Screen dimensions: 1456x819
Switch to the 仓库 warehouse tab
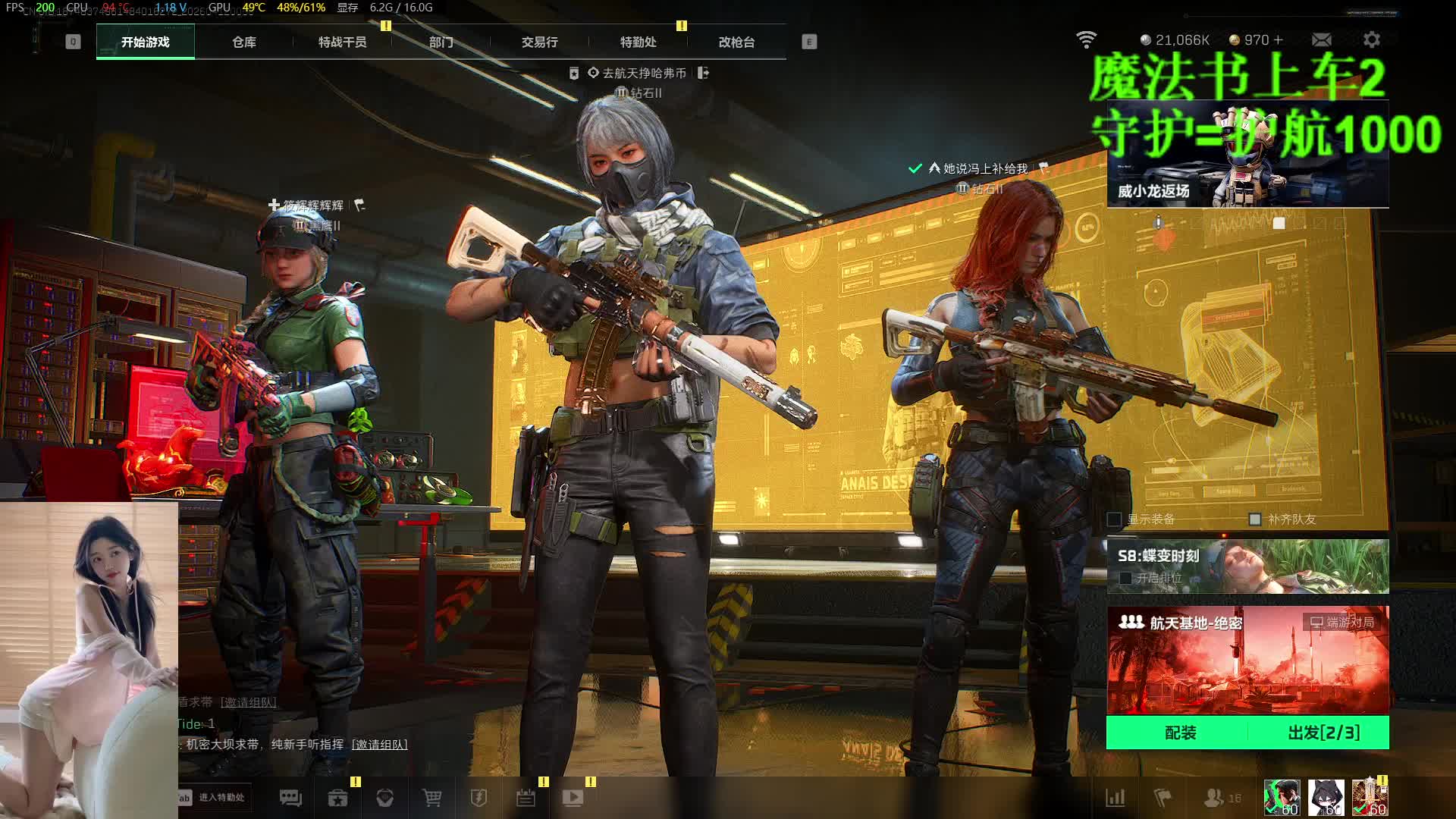(x=243, y=42)
